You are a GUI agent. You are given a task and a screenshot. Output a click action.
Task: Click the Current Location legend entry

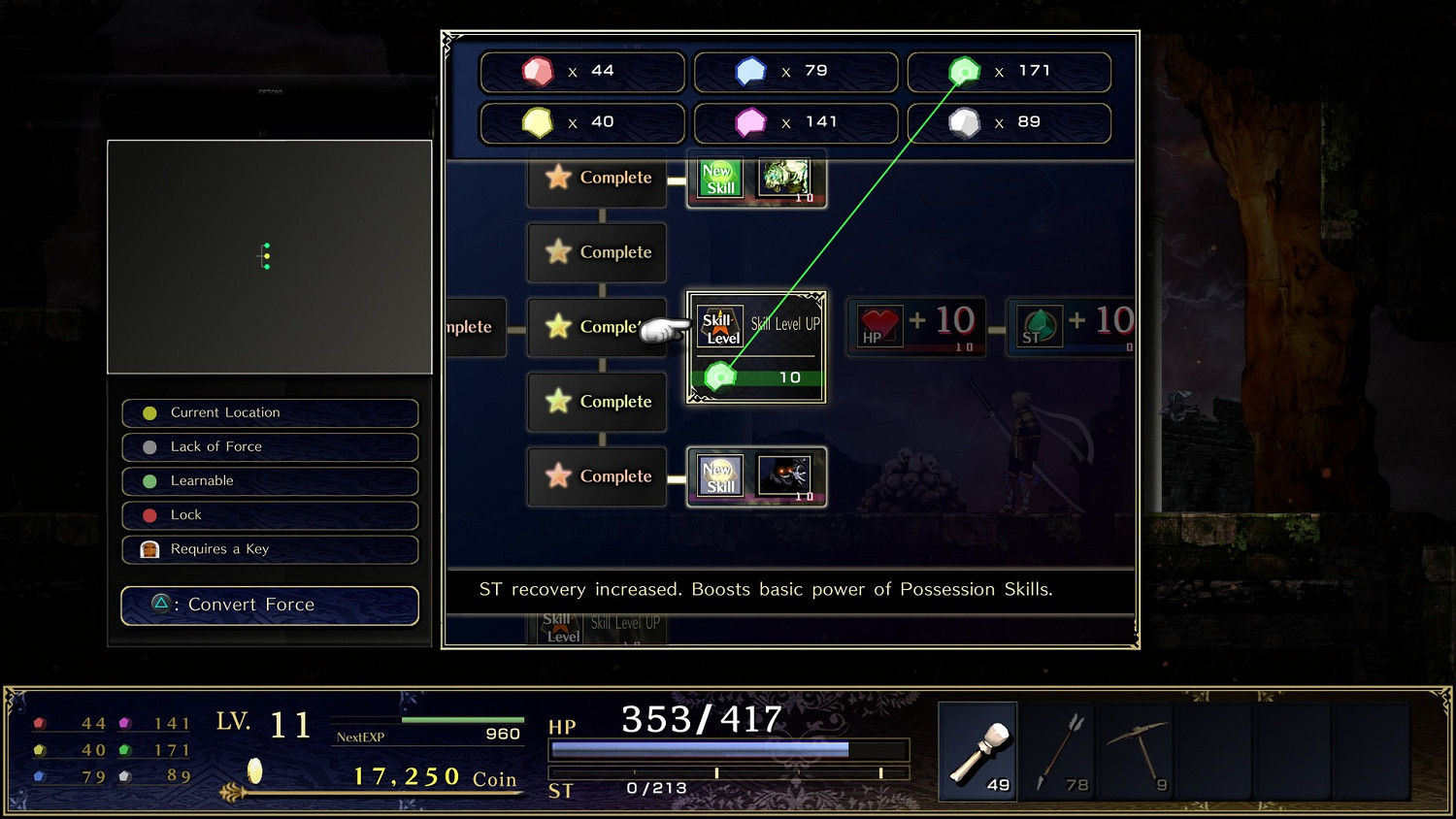pyautogui.click(x=269, y=412)
